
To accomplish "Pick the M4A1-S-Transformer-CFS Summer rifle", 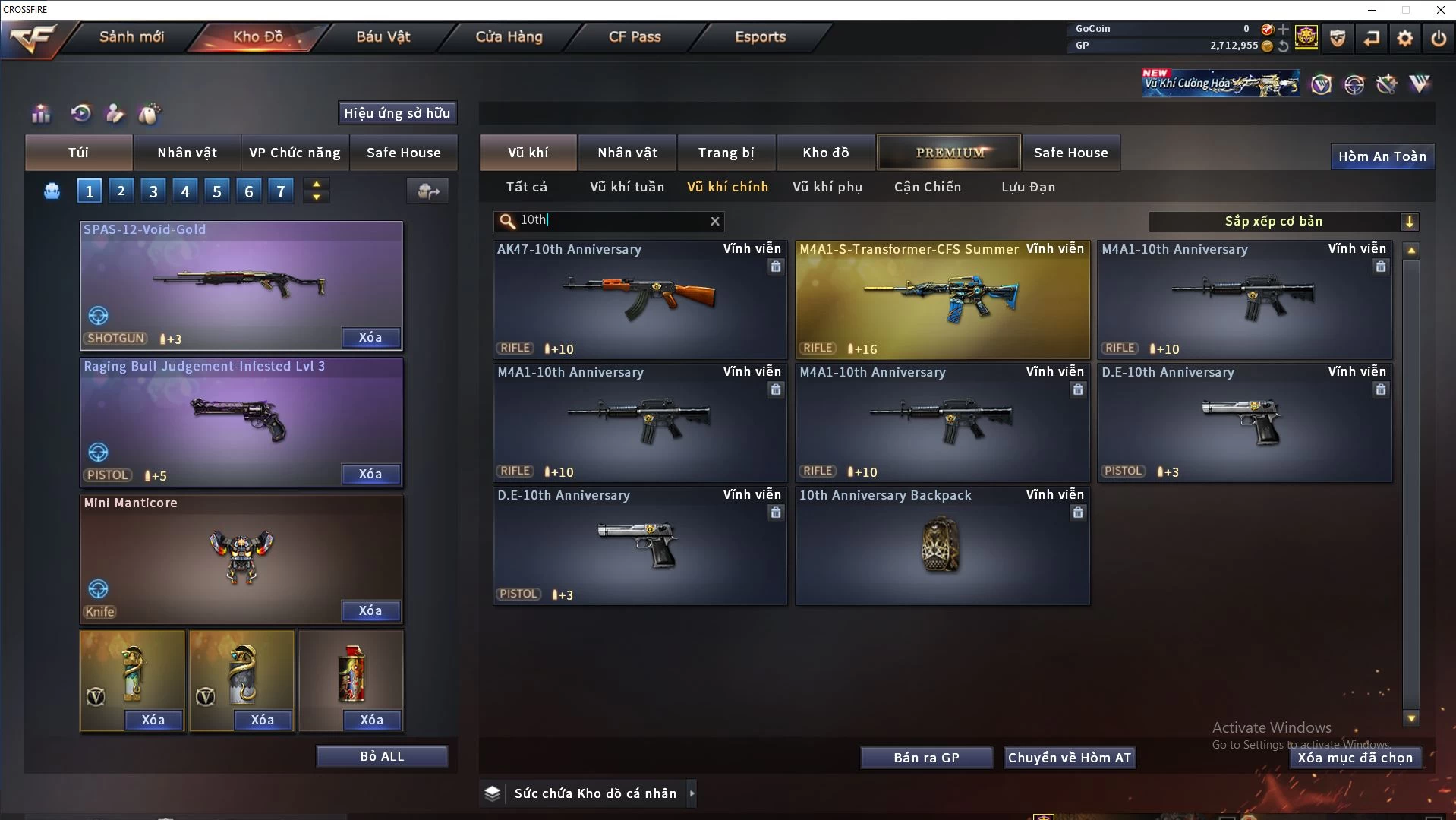I will pyautogui.click(x=942, y=299).
